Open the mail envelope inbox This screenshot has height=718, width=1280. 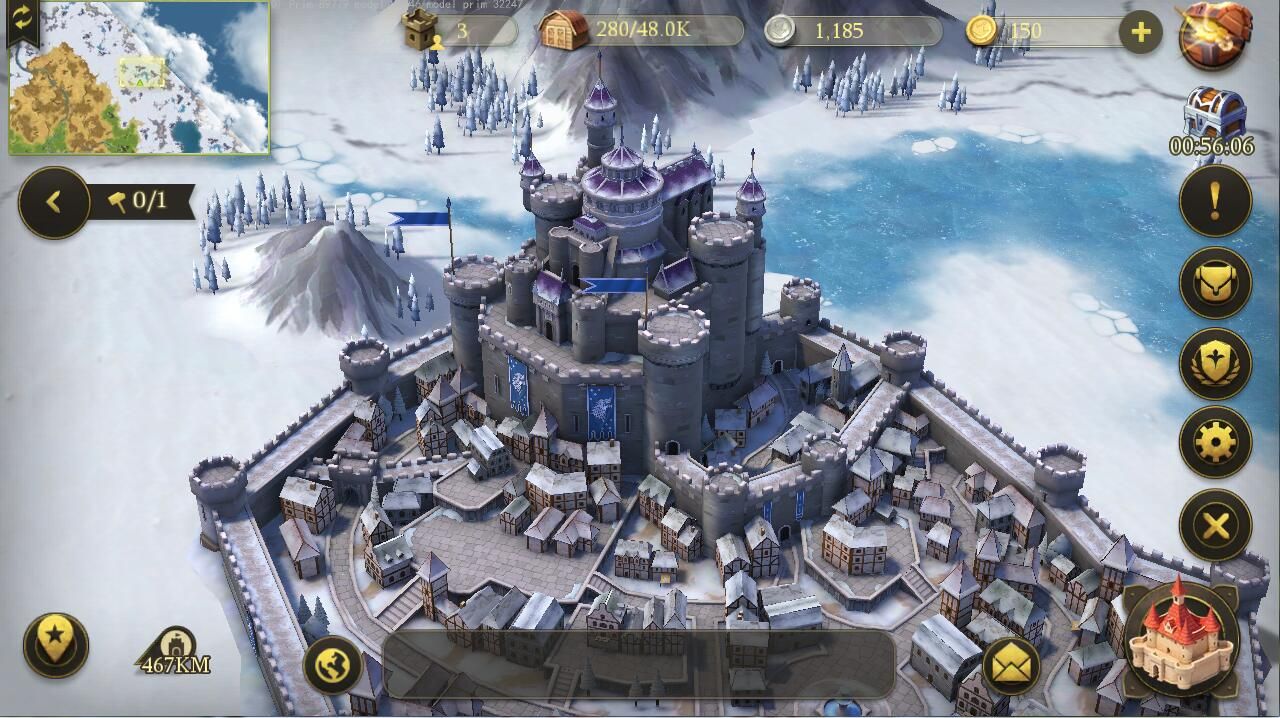point(1011,665)
